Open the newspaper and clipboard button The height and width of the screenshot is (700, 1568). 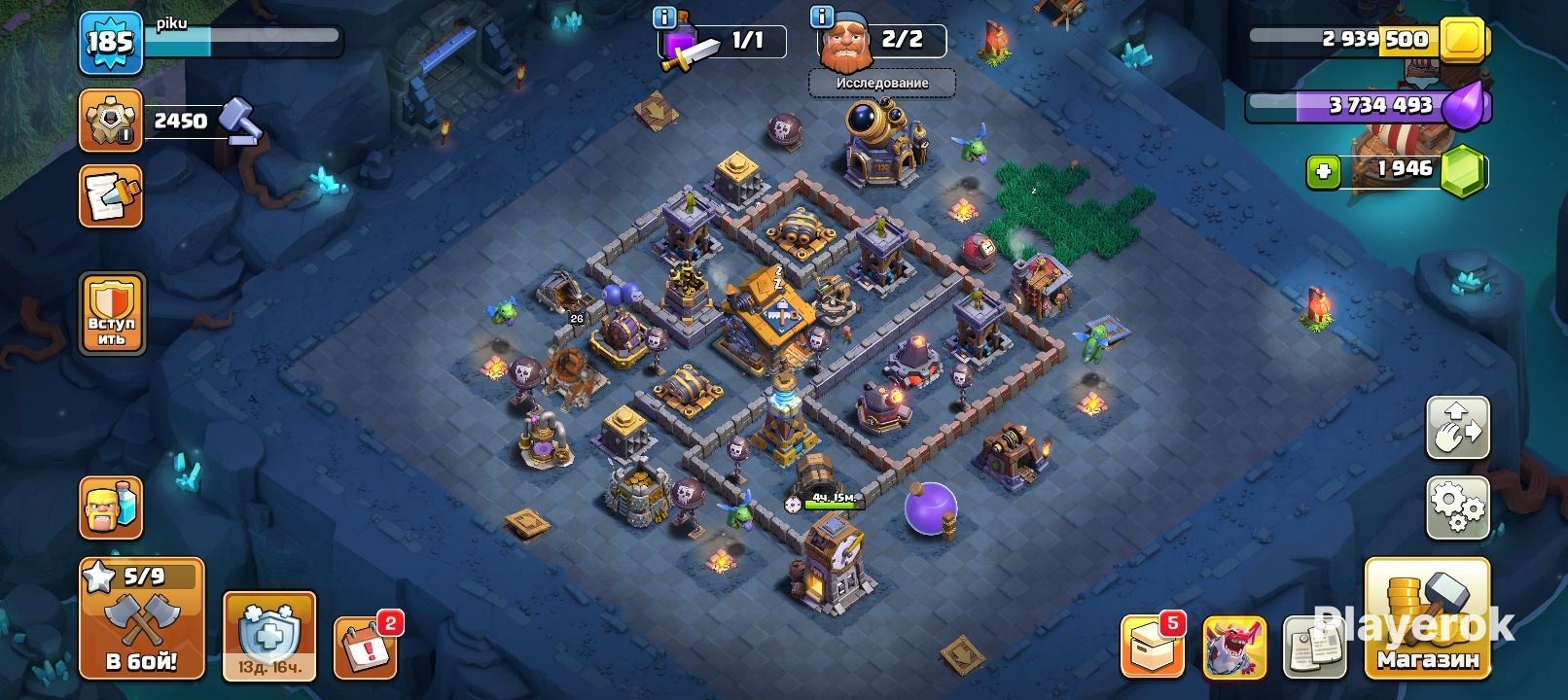point(1313,646)
